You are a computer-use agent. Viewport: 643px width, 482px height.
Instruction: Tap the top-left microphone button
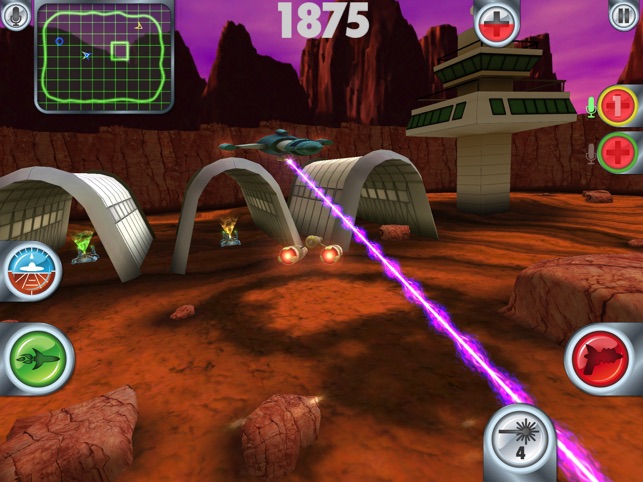pos(16,16)
